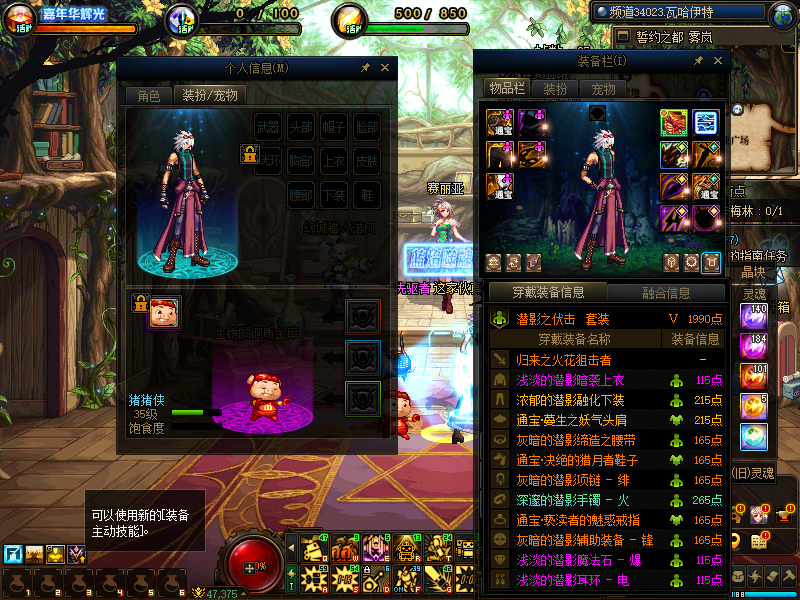Select the 帽子 avatar slot
Image resolution: width=800 pixels, height=600 pixels.
click(x=334, y=127)
